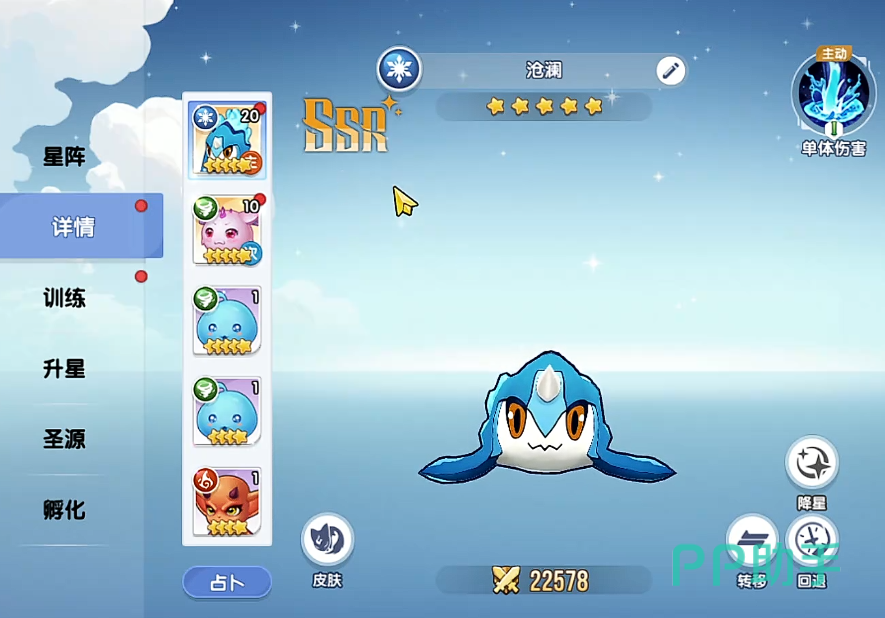The height and width of the screenshot is (618, 885).
Task: Open the 训练 tab
Action: [64, 298]
